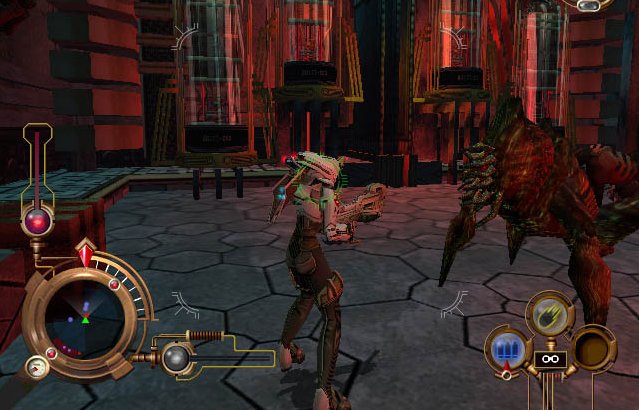The height and width of the screenshot is (410, 639).
Task: Select the blue bullets ammo icon
Action: point(505,349)
